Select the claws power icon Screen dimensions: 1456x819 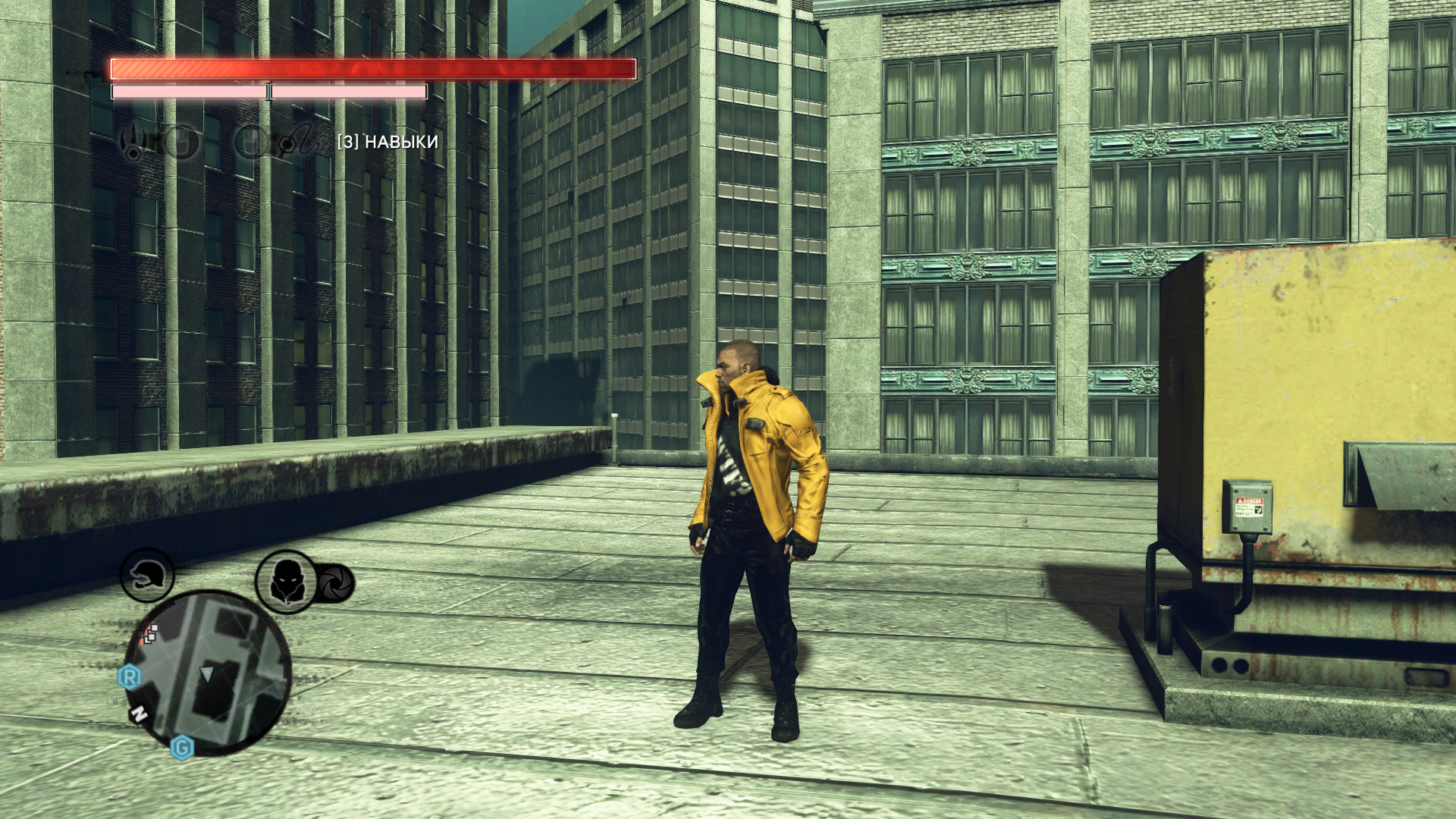(x=133, y=142)
